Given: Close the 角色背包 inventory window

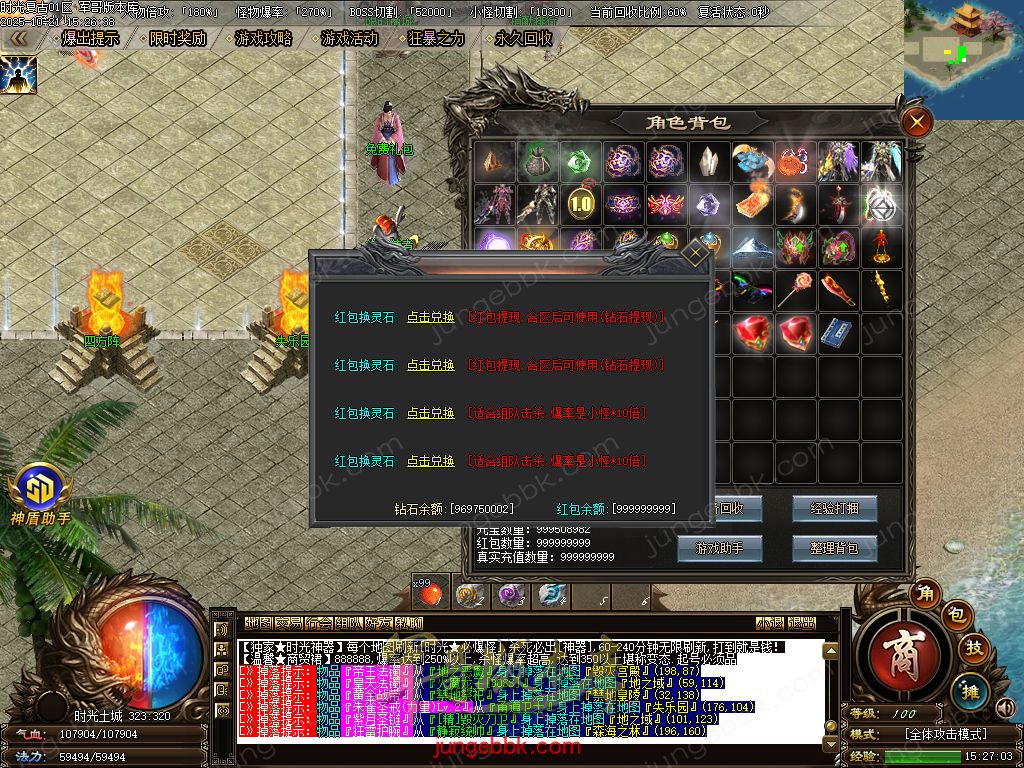Looking at the screenshot, I should pyautogui.click(x=916, y=122).
